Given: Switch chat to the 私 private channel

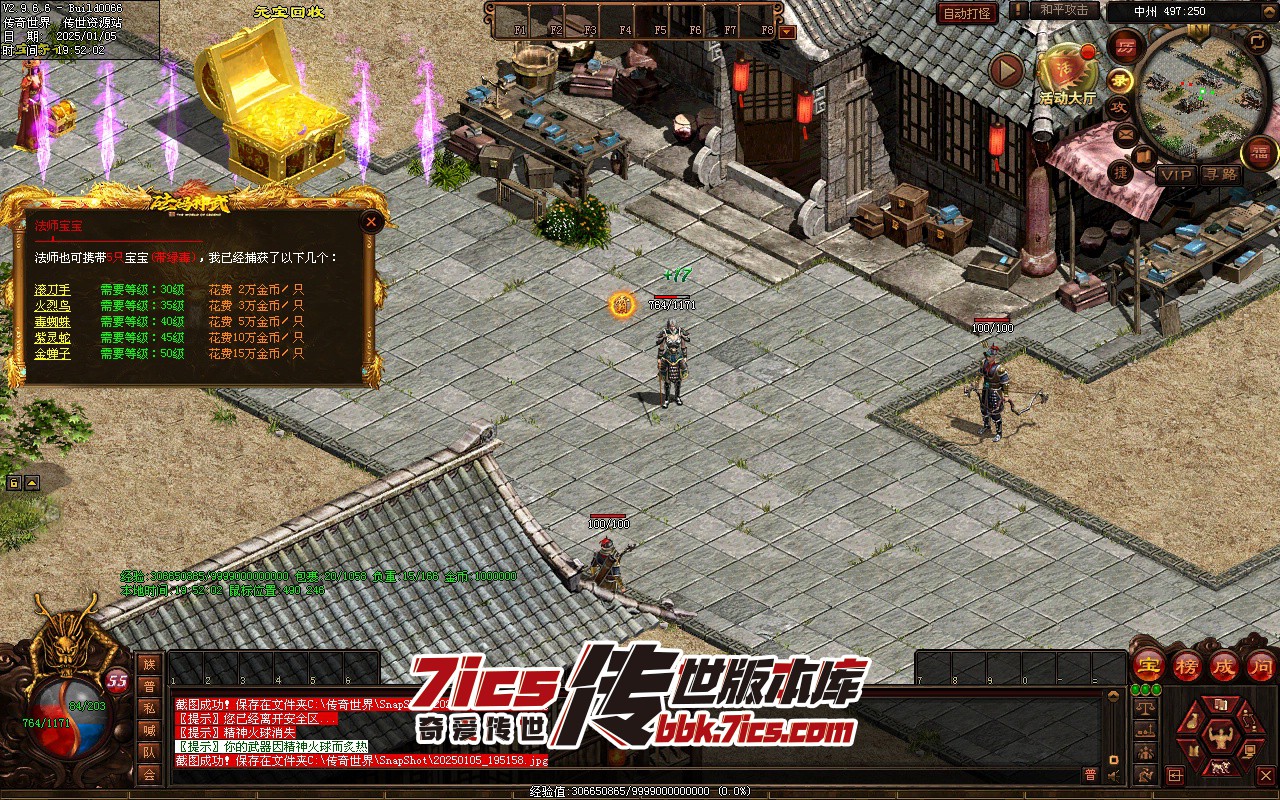Looking at the screenshot, I should tap(149, 708).
